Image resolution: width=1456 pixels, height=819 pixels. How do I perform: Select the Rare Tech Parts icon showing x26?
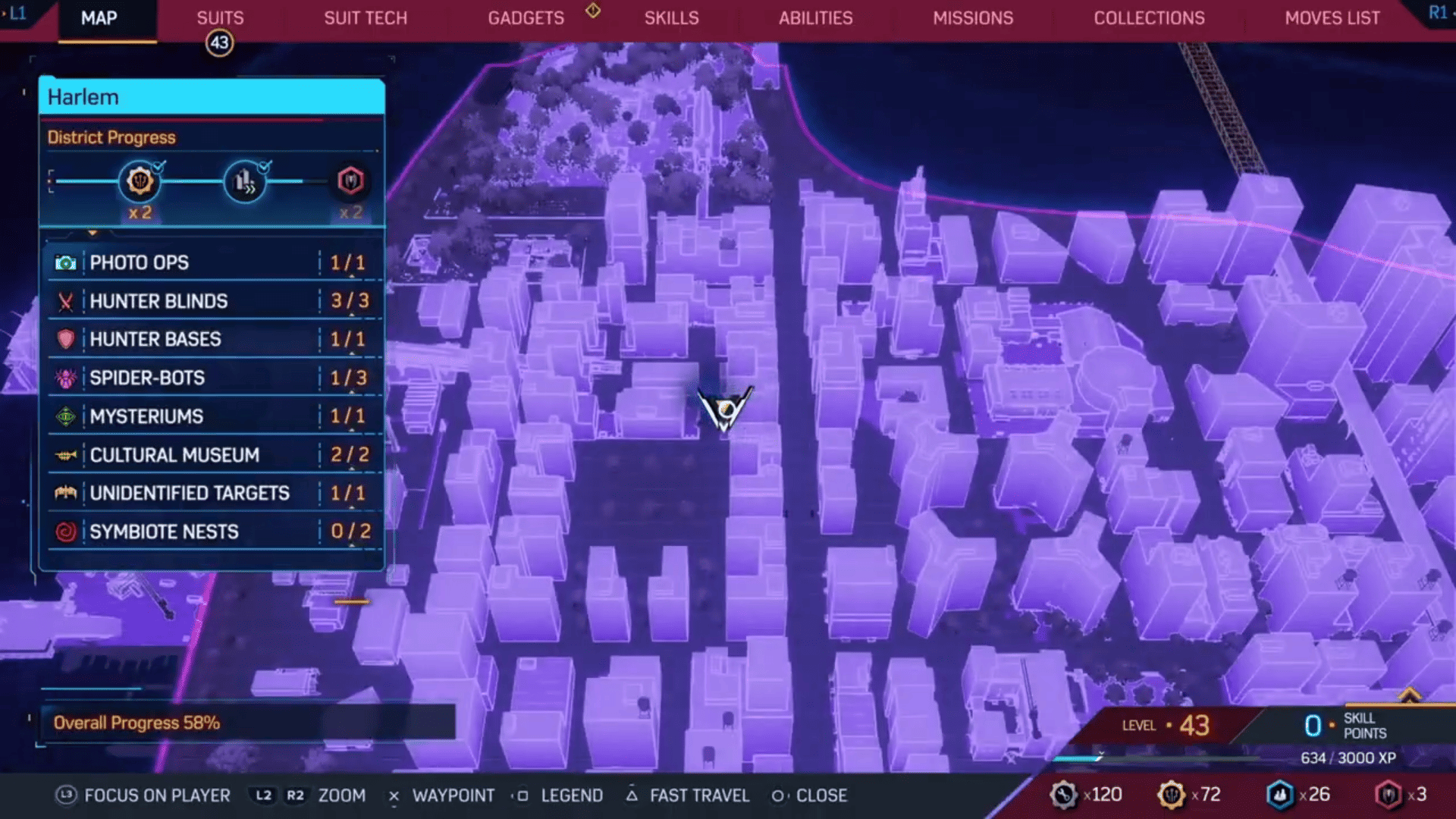(x=1282, y=795)
